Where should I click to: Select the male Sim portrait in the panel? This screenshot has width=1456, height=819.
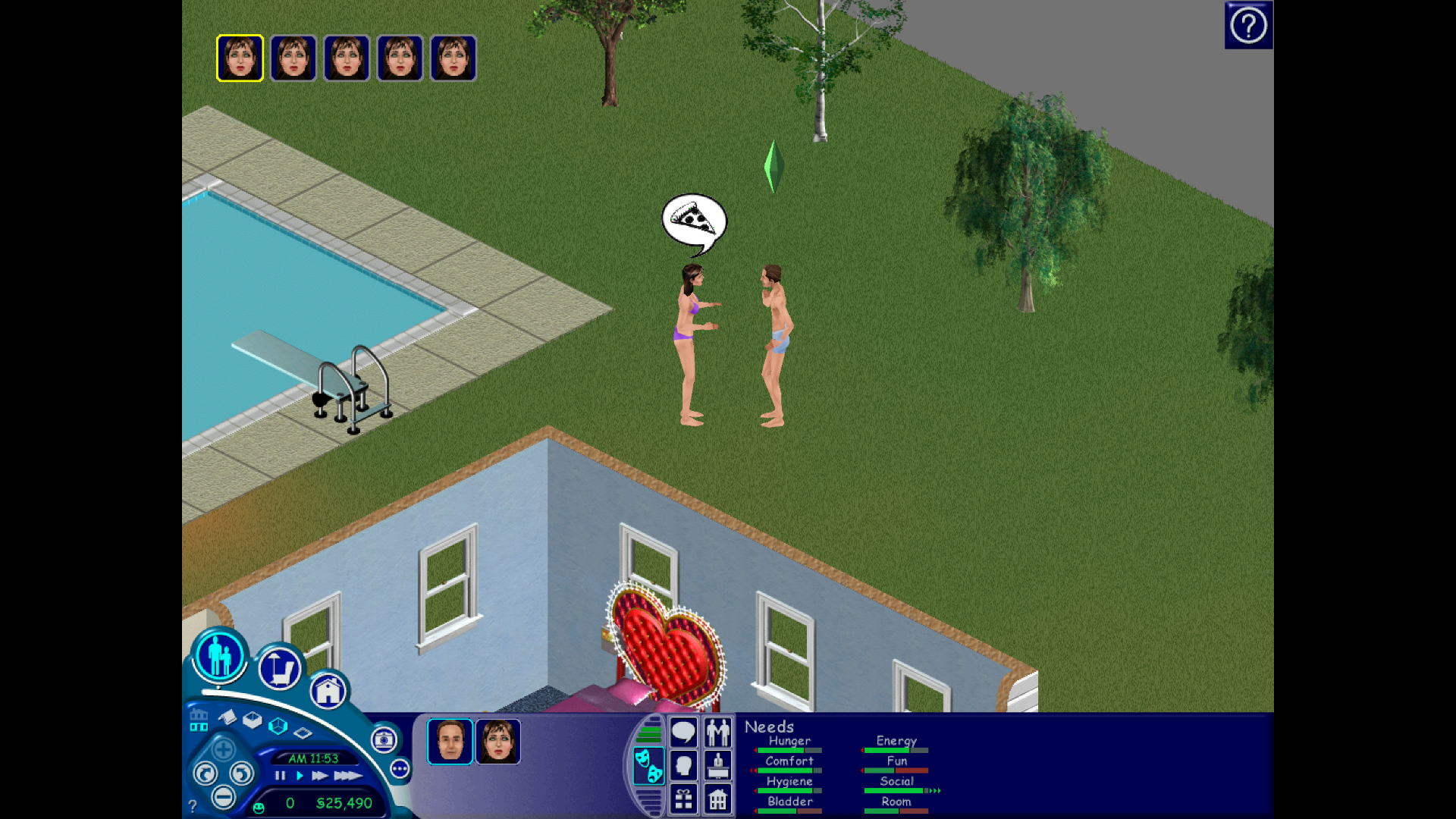[450, 741]
